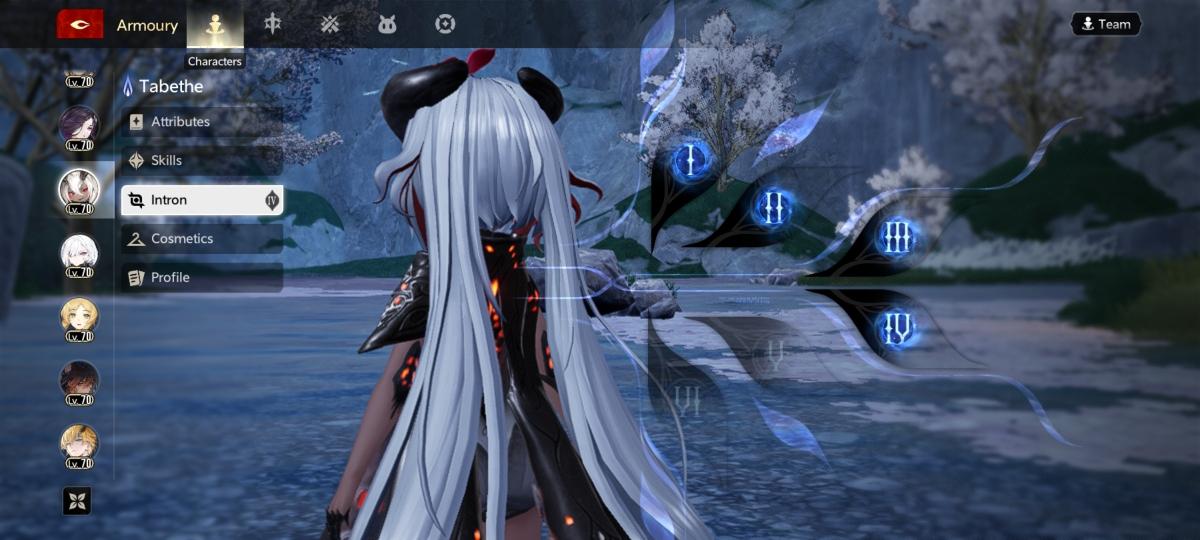Open the Cosmetics section
Screen dimensions: 1200x540
tap(201, 239)
